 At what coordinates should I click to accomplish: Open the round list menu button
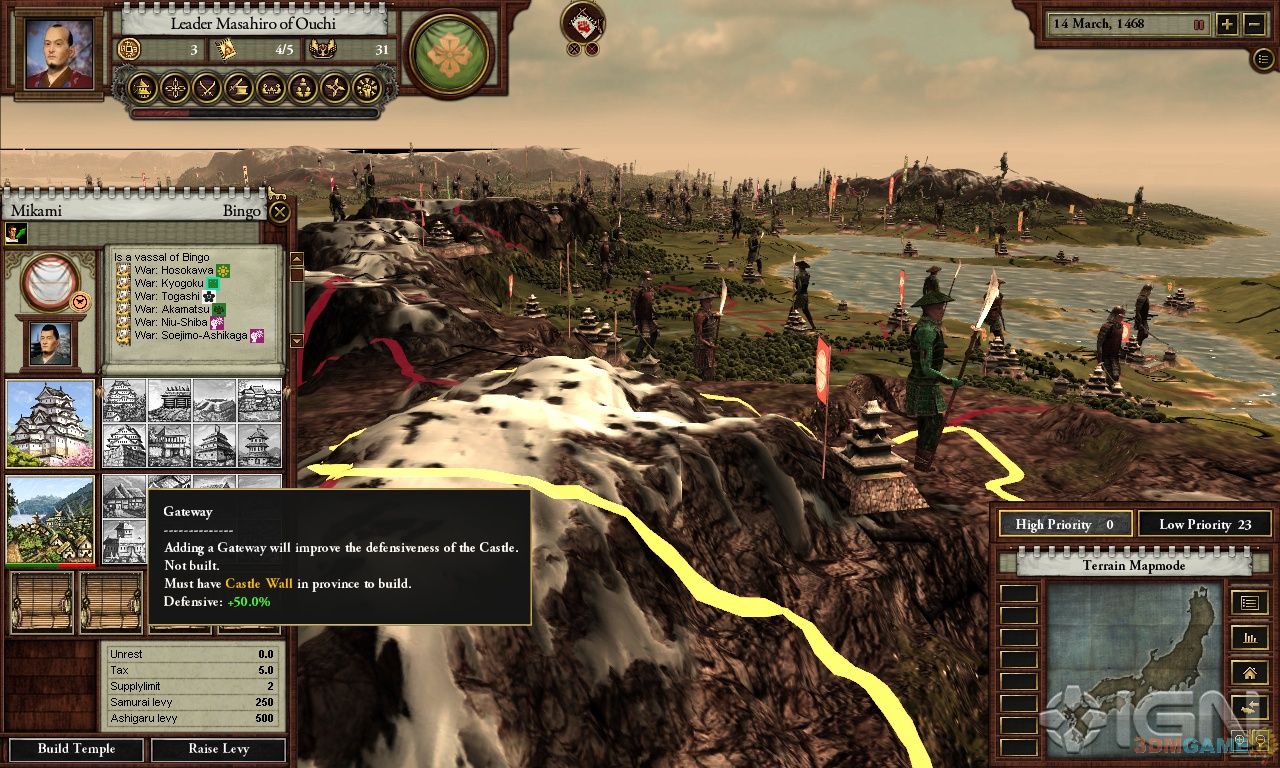[x=1263, y=58]
